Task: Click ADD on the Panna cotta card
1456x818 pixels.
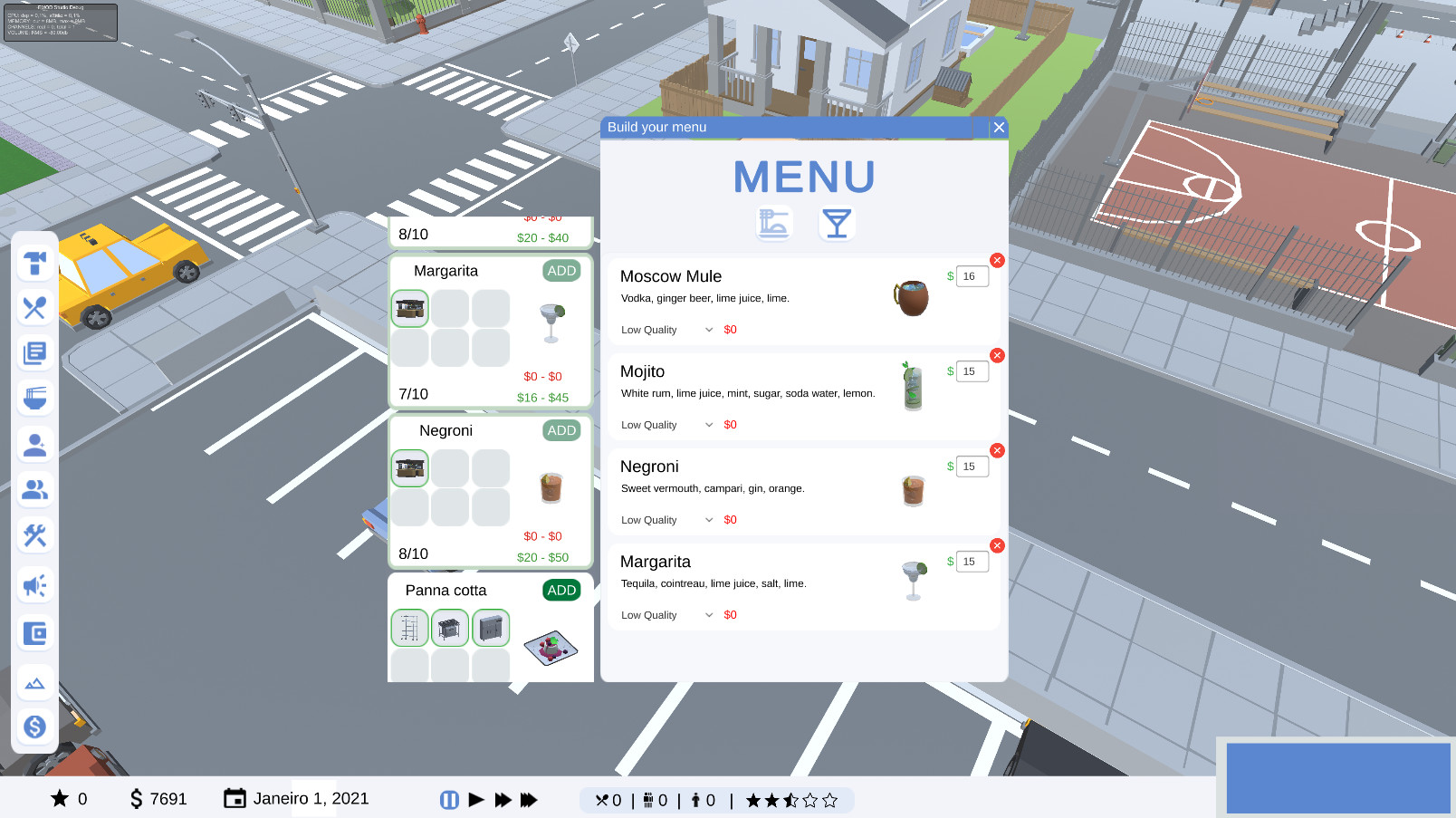Action: tap(561, 590)
